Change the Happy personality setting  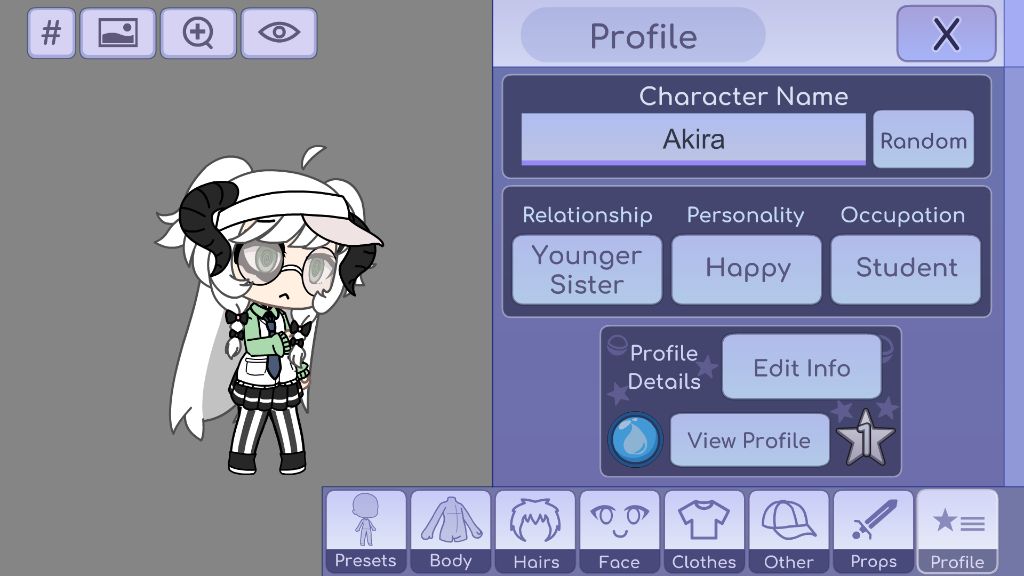(x=746, y=269)
